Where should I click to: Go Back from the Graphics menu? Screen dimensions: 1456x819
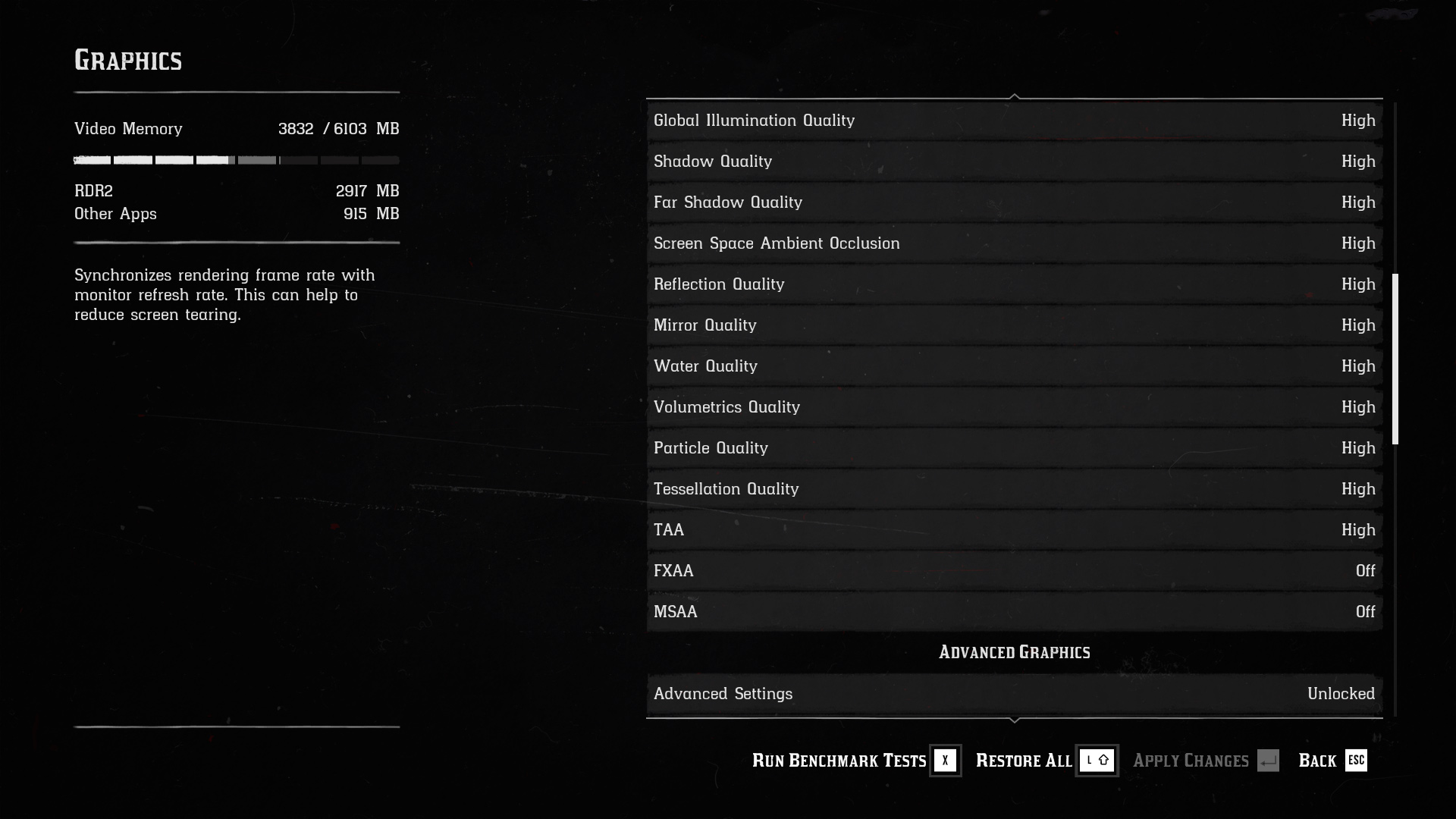point(1332,761)
